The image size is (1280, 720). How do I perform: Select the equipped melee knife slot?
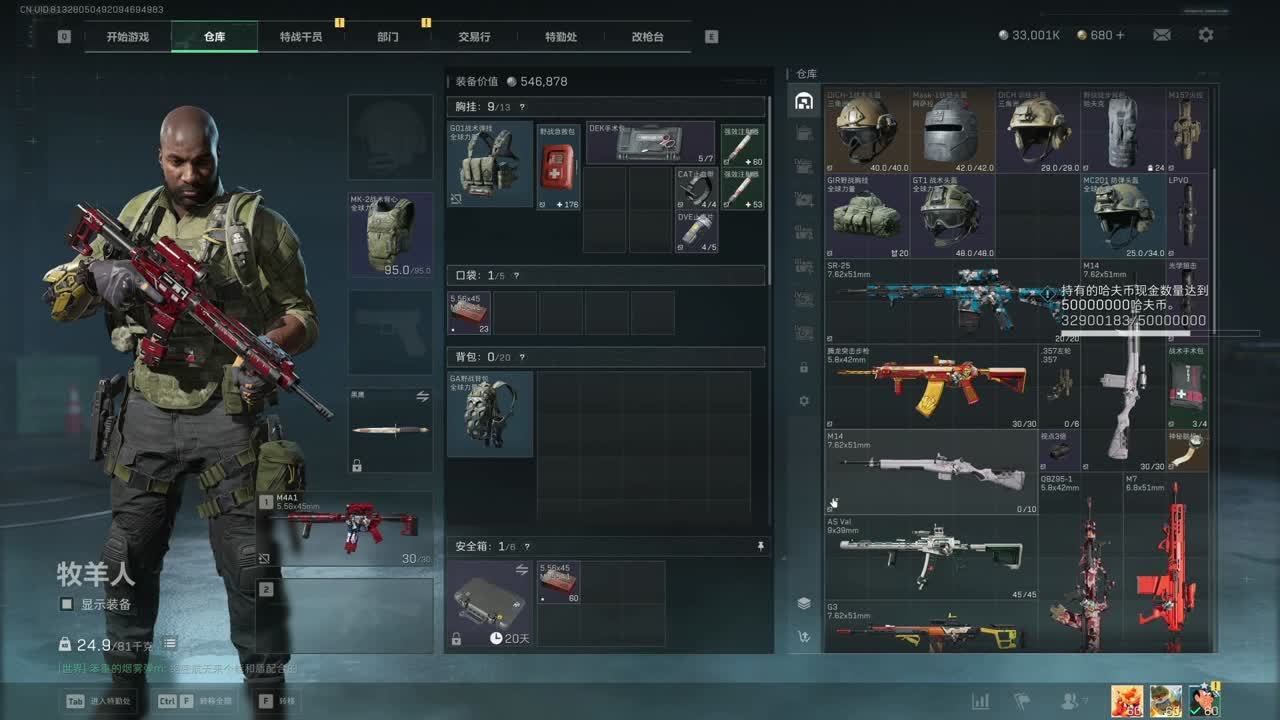(x=390, y=430)
